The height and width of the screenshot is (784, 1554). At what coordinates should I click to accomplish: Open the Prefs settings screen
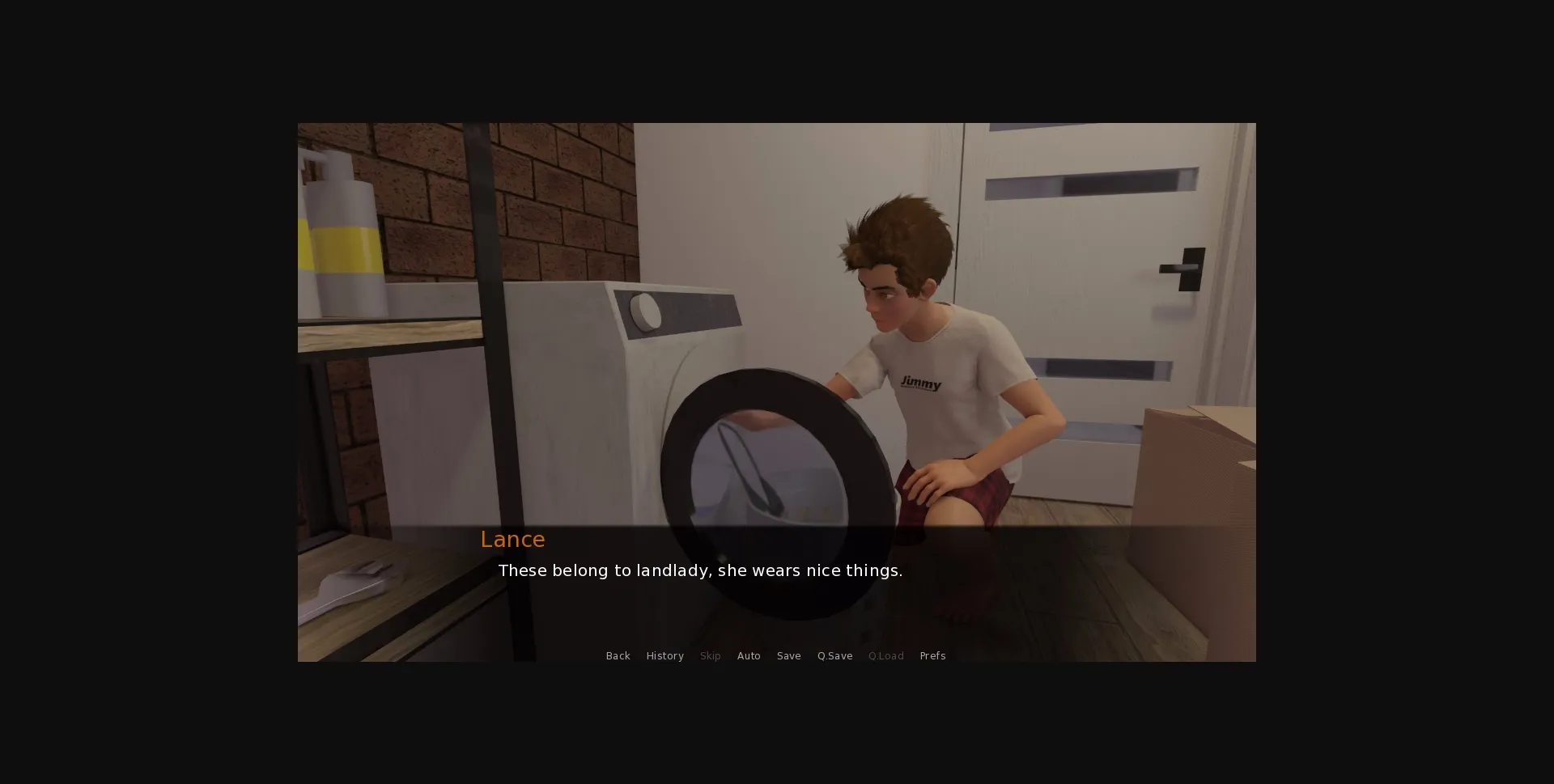tap(932, 655)
